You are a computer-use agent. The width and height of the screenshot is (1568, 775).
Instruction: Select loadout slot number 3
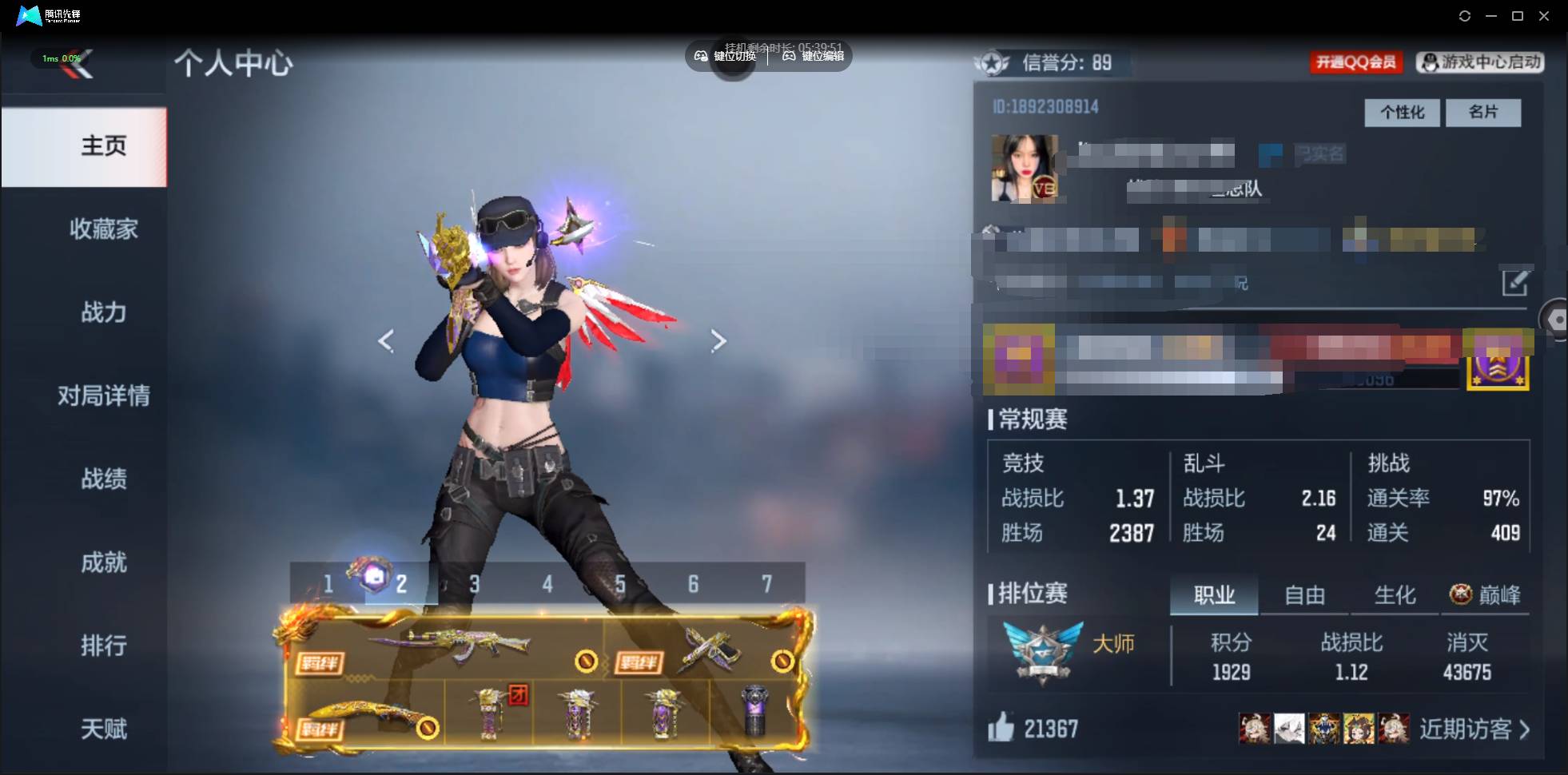click(474, 584)
